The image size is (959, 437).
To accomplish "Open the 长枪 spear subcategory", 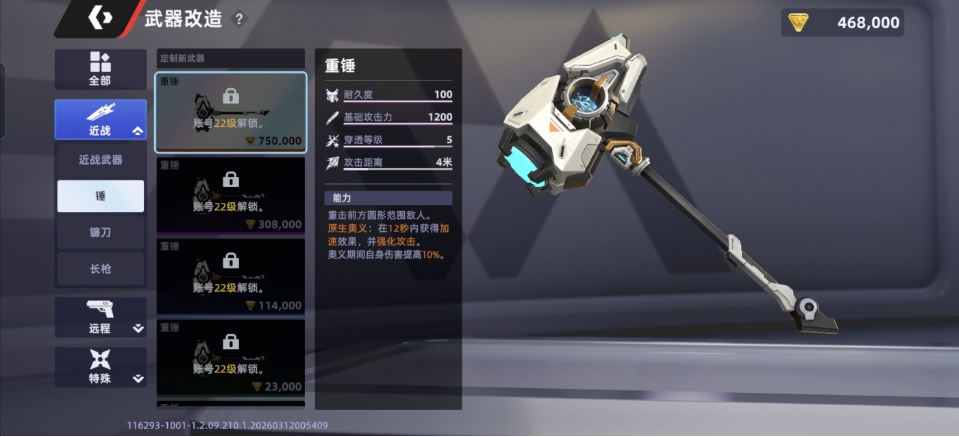I will tap(100, 268).
